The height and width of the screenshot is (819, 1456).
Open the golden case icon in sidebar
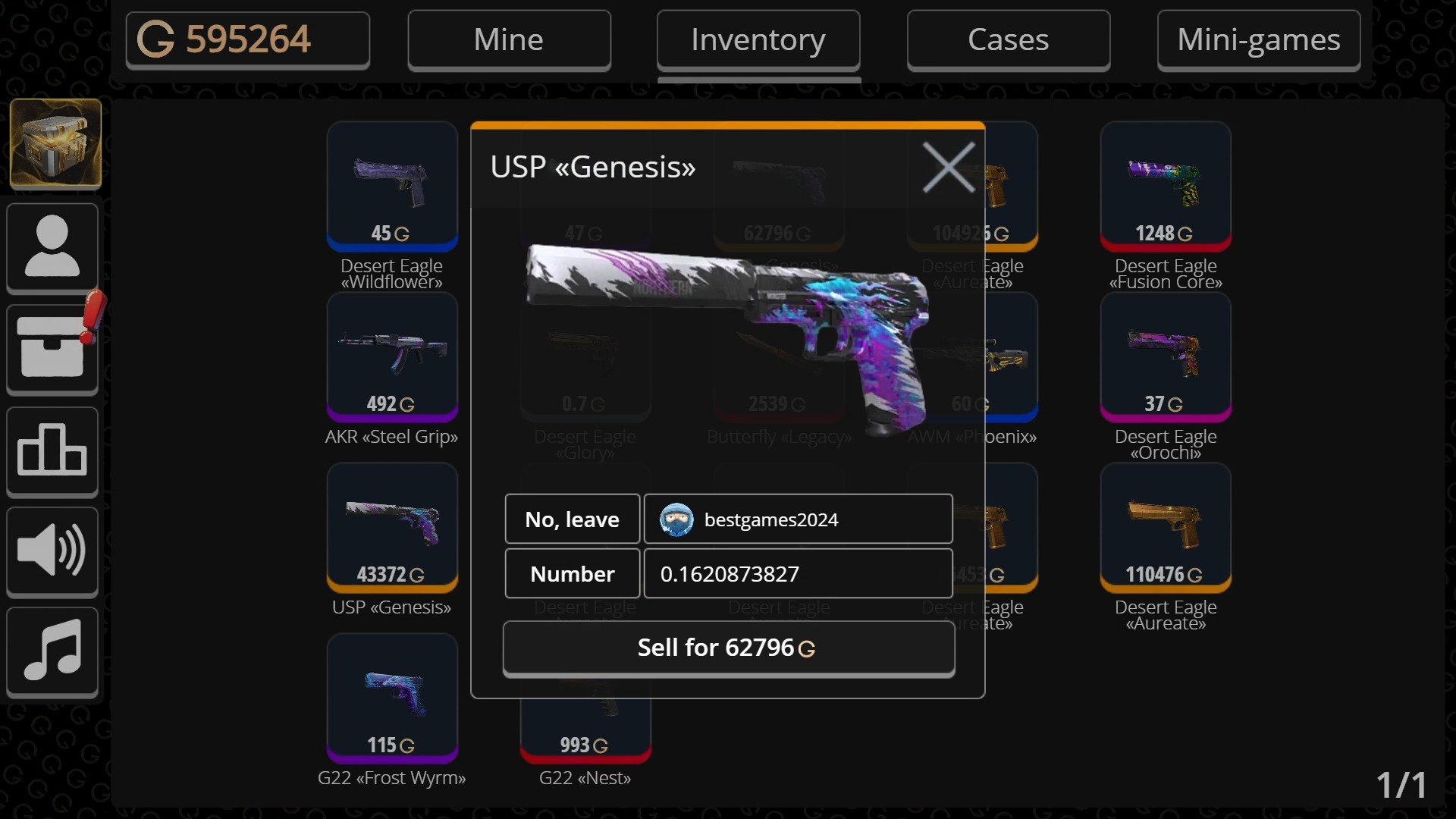tap(54, 144)
